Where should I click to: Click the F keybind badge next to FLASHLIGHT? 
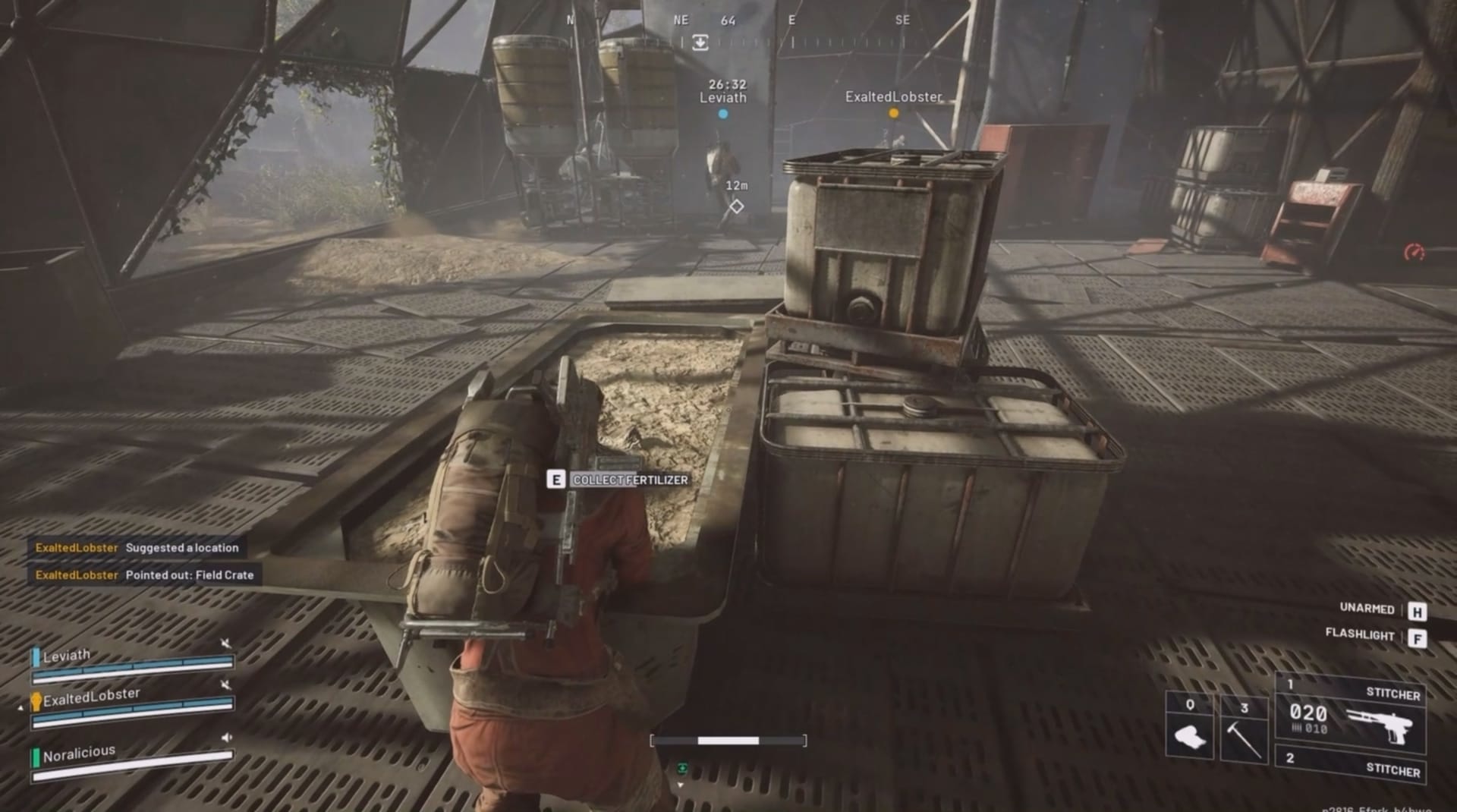1418,637
